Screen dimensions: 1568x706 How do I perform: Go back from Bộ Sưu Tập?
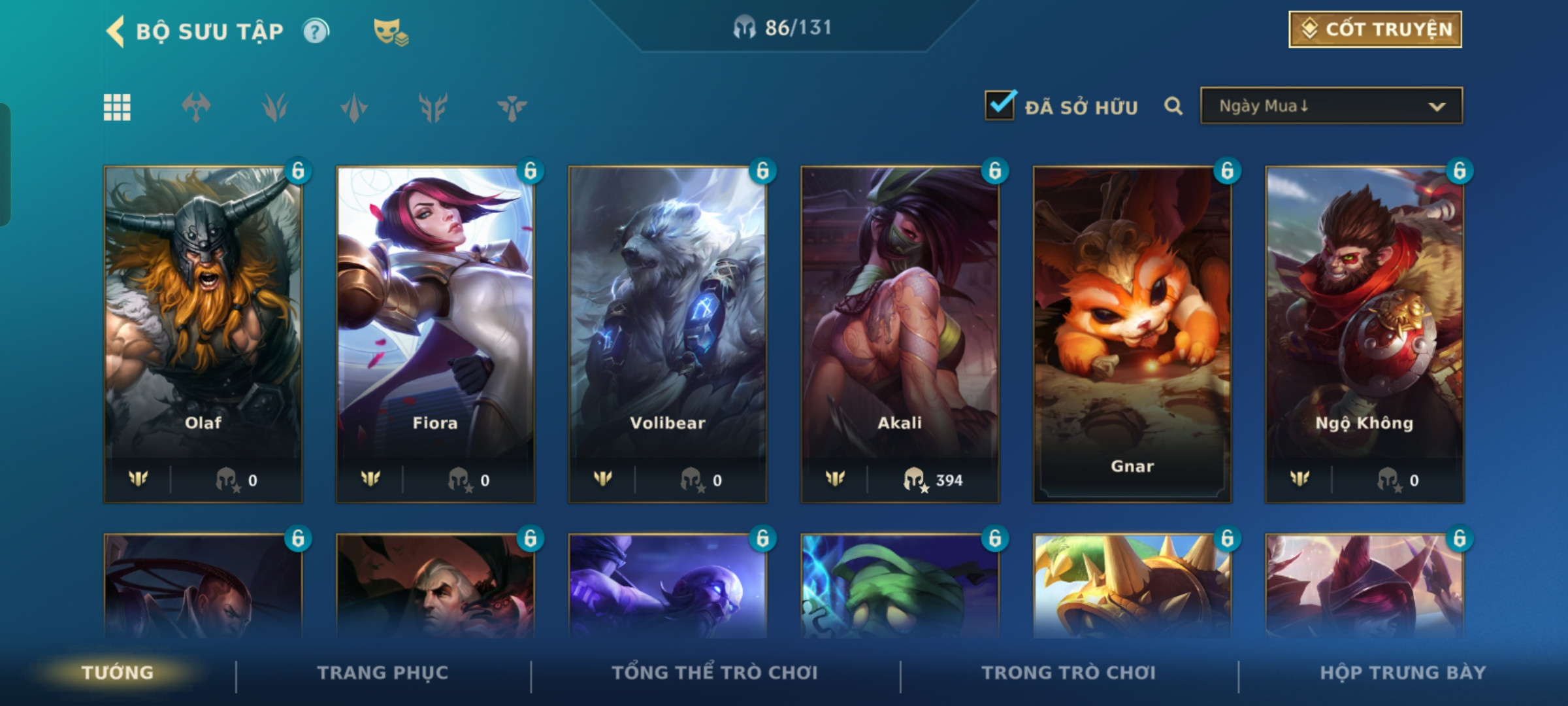point(116,31)
